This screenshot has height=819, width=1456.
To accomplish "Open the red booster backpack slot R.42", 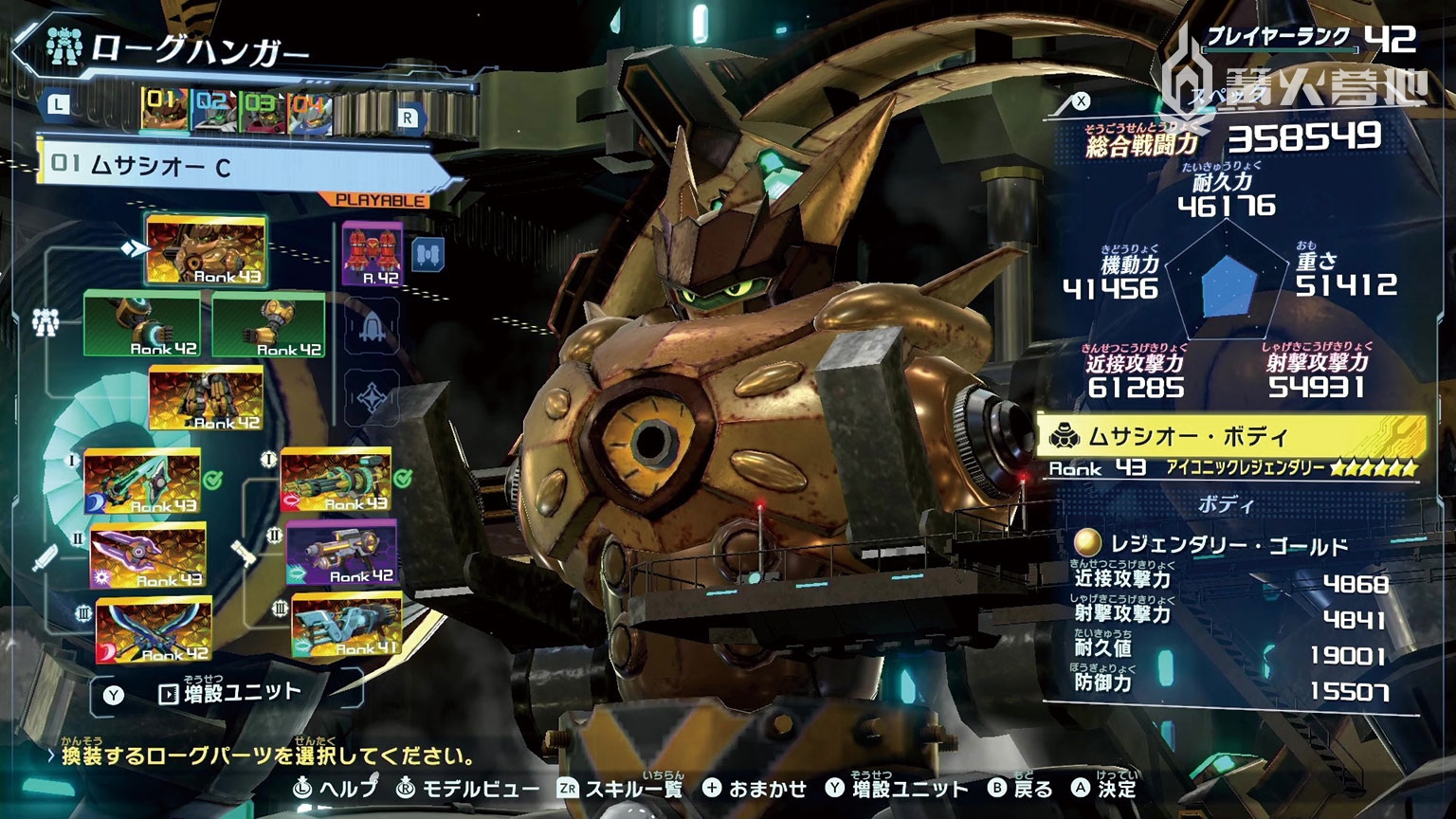I will (x=371, y=254).
